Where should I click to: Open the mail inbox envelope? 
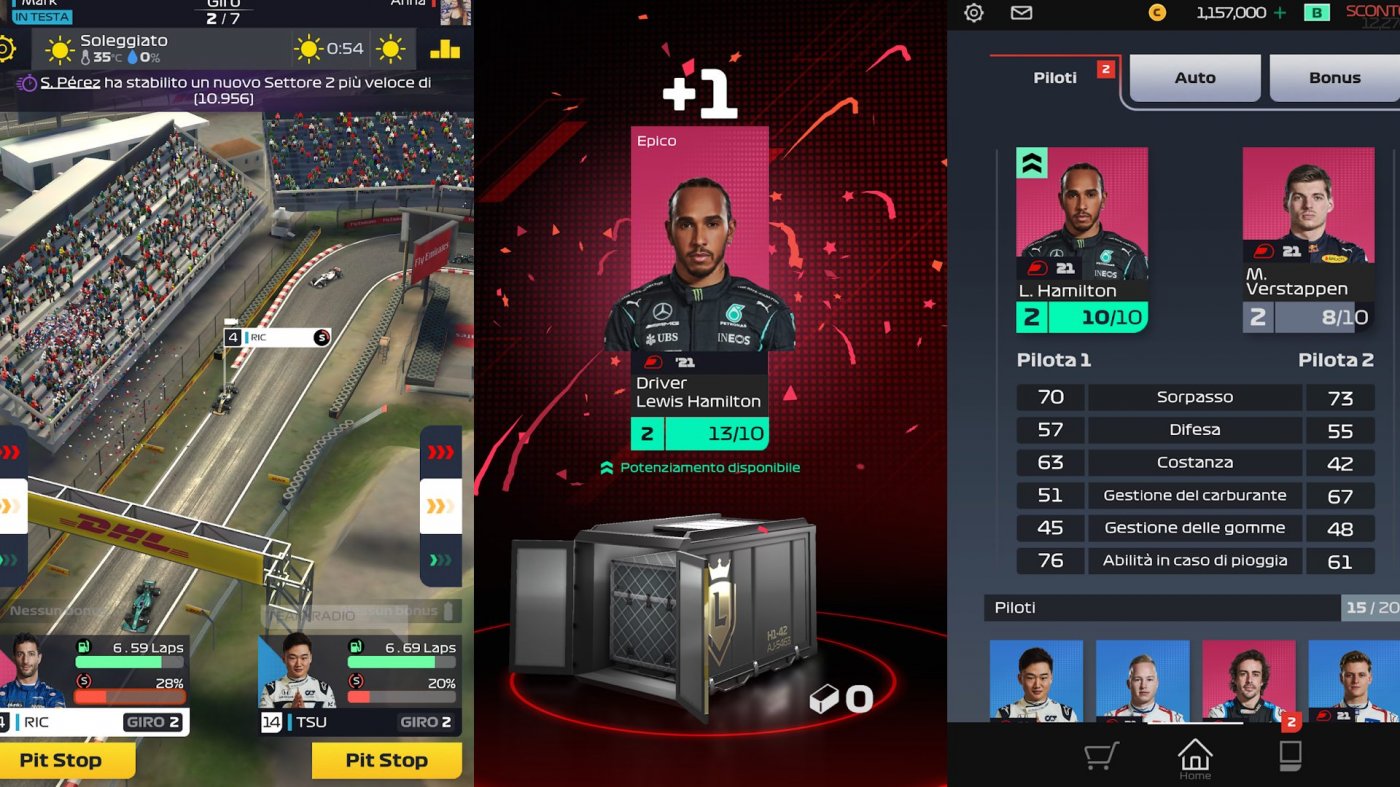pyautogui.click(x=1022, y=13)
